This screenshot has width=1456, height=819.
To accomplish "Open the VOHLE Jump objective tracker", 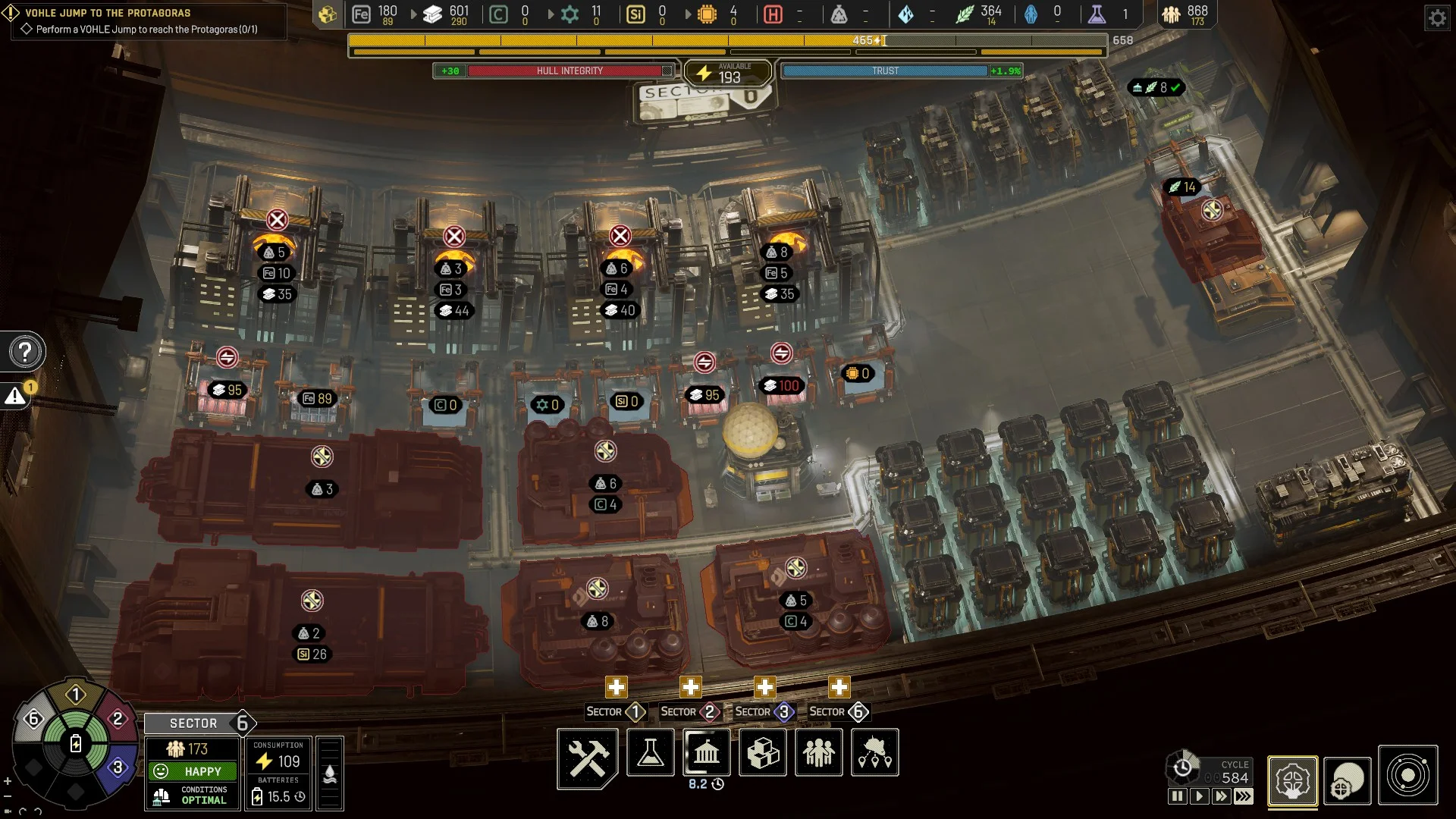I will coord(144,21).
